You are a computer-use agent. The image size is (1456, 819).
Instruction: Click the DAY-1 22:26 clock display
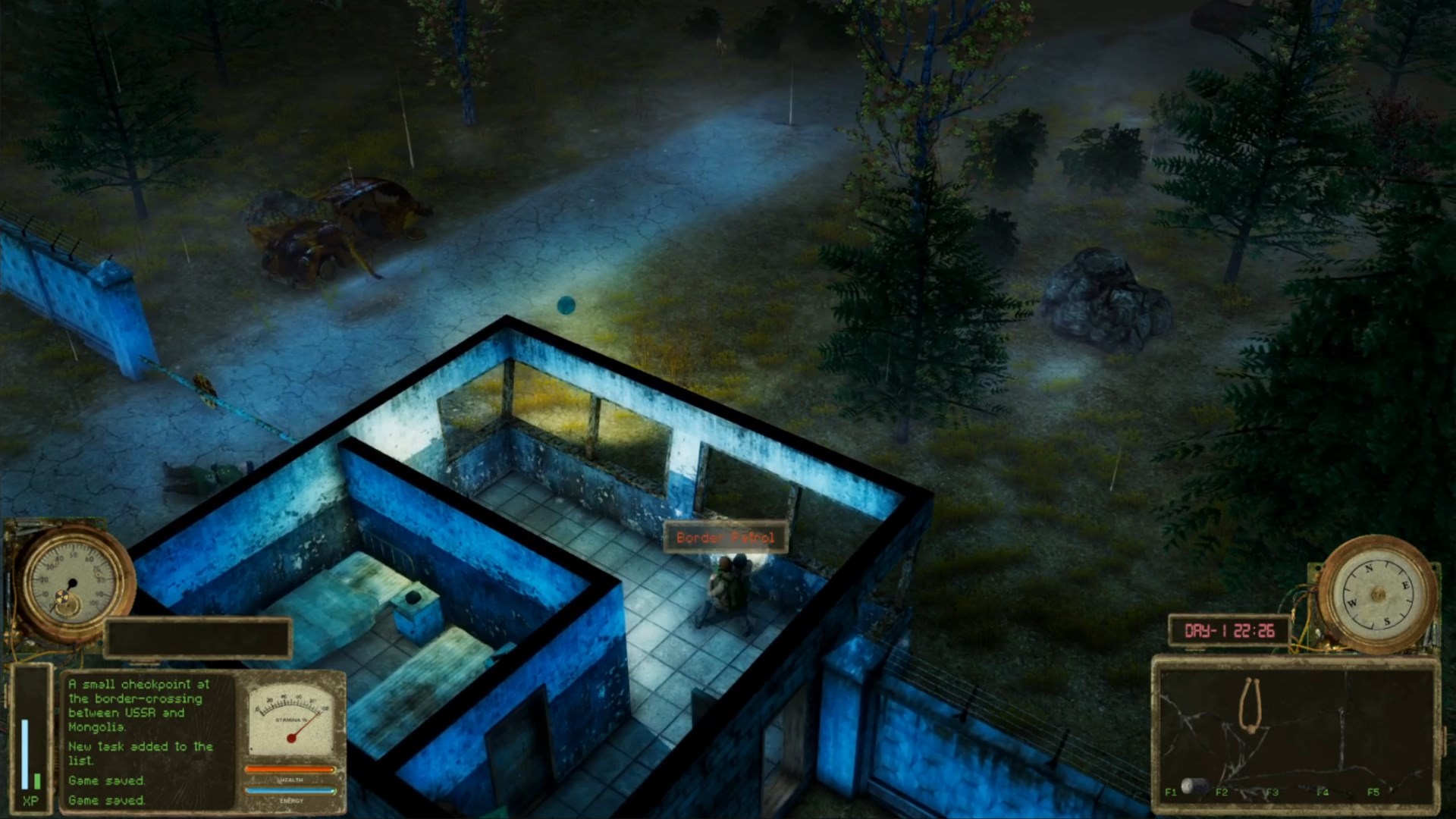1230,629
